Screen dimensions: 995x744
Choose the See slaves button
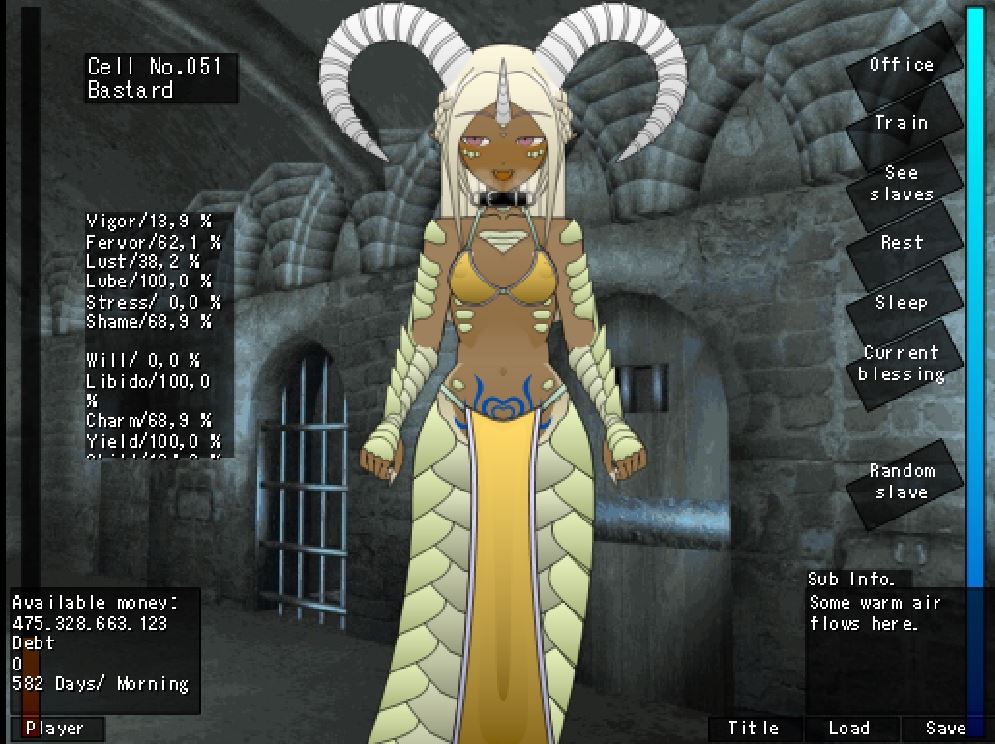(901, 183)
